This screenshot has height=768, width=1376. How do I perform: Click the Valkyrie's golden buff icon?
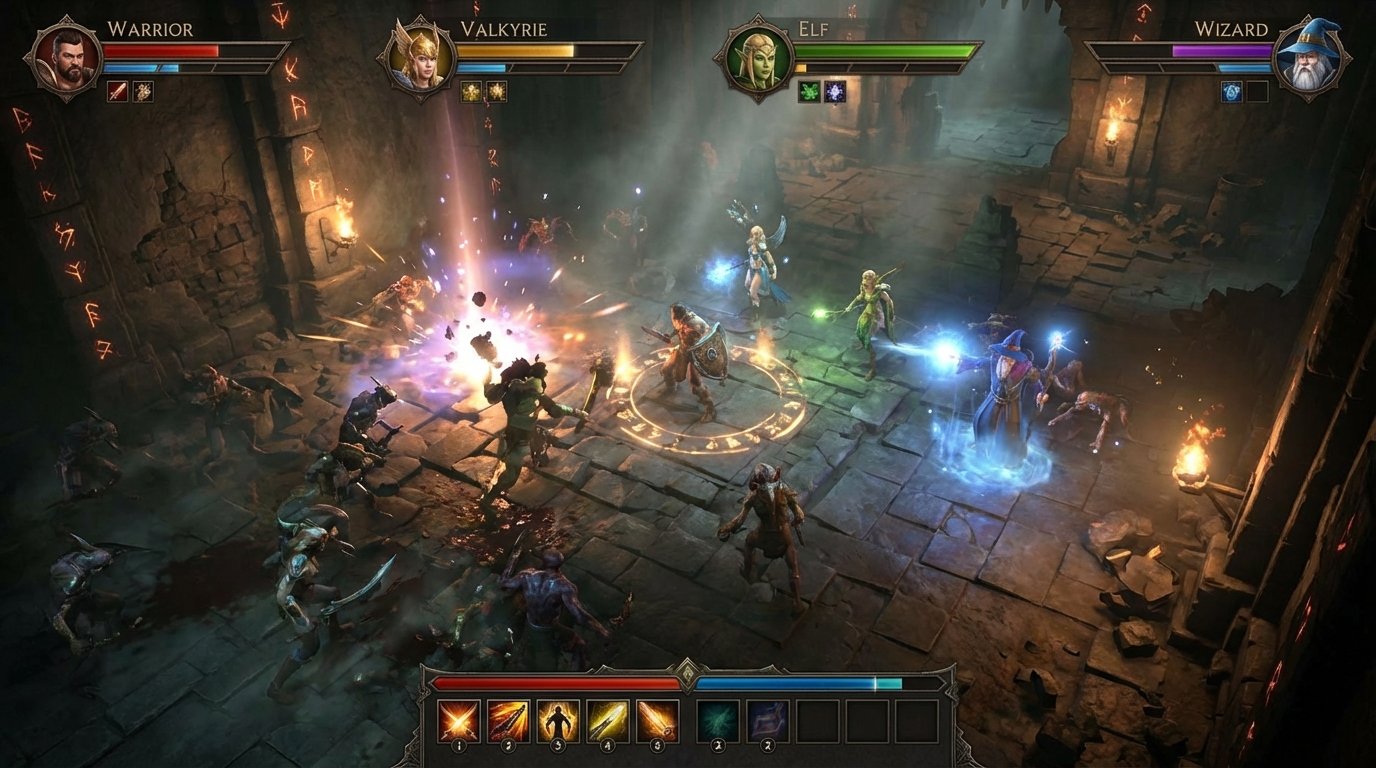[x=471, y=91]
